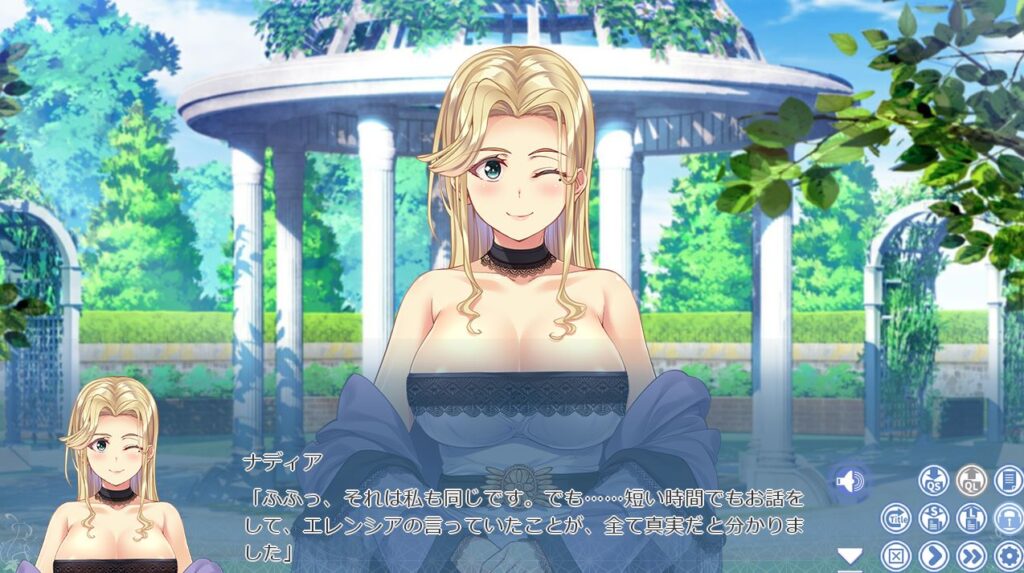Open the Load menu (L icon)
Image resolution: width=1024 pixels, height=573 pixels.
click(x=970, y=518)
